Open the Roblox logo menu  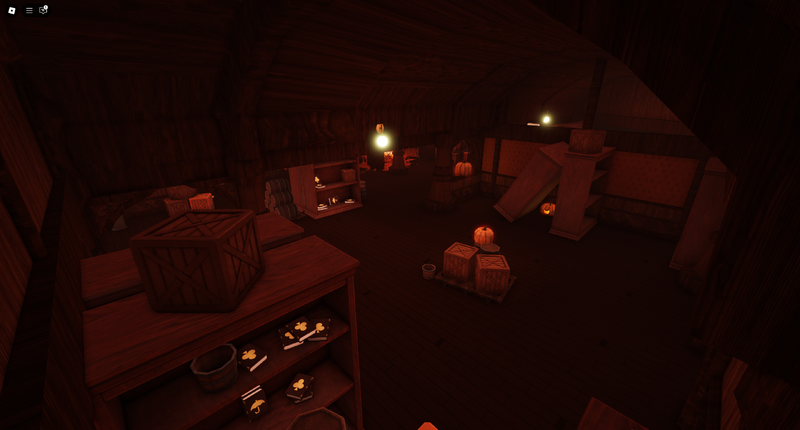12,10
